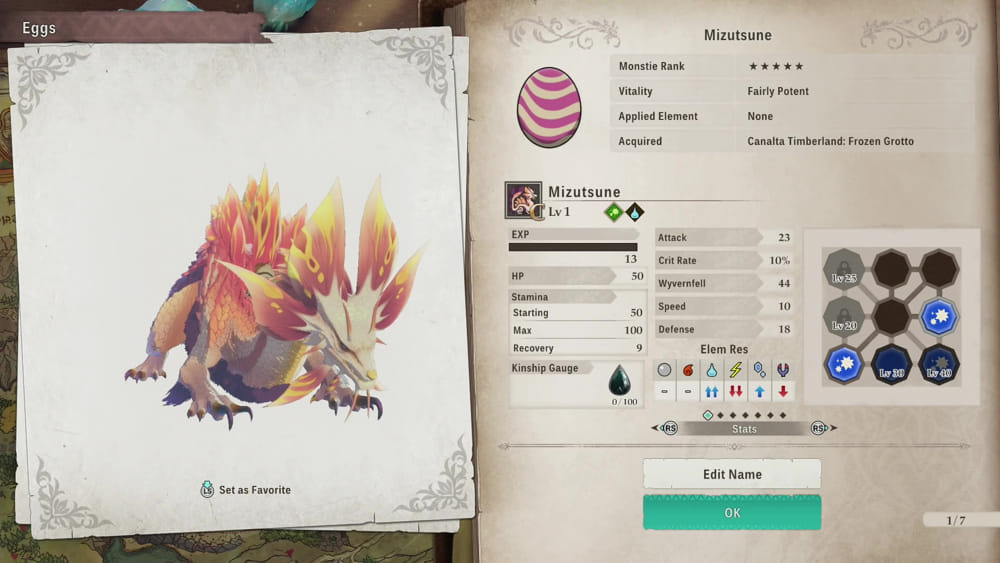The image size is (1000, 563).
Task: Select the locked Lv 25 gene slot
Action: [842, 269]
